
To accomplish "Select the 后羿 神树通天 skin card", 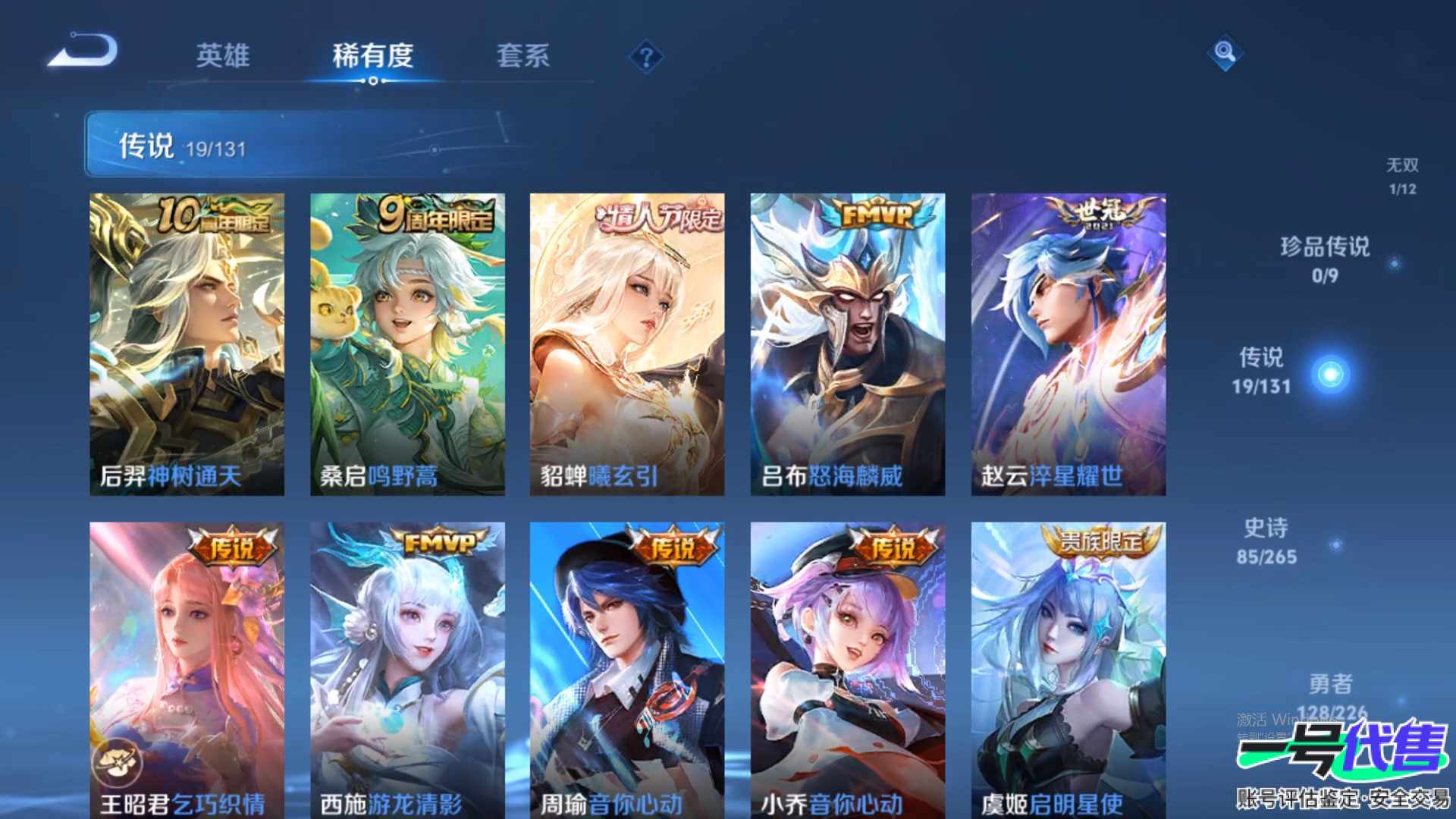I will pos(187,344).
